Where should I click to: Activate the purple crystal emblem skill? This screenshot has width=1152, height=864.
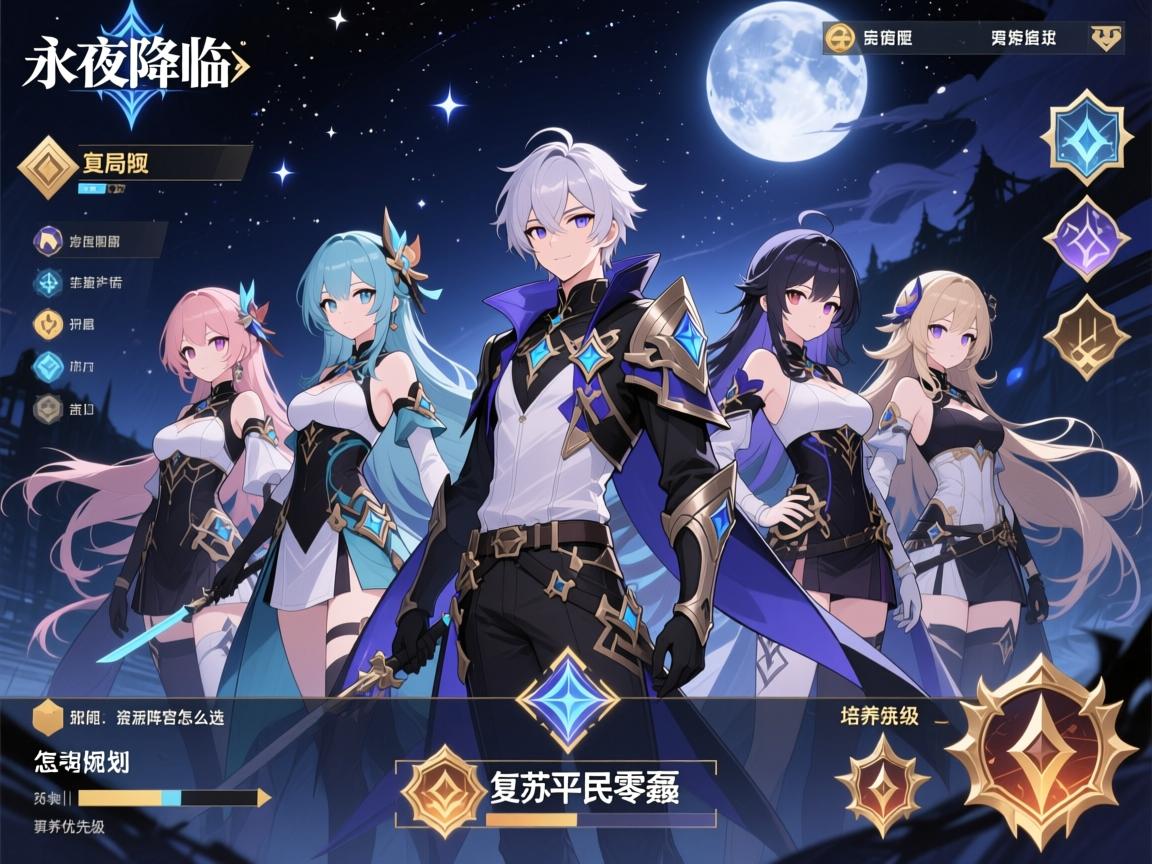1087,237
